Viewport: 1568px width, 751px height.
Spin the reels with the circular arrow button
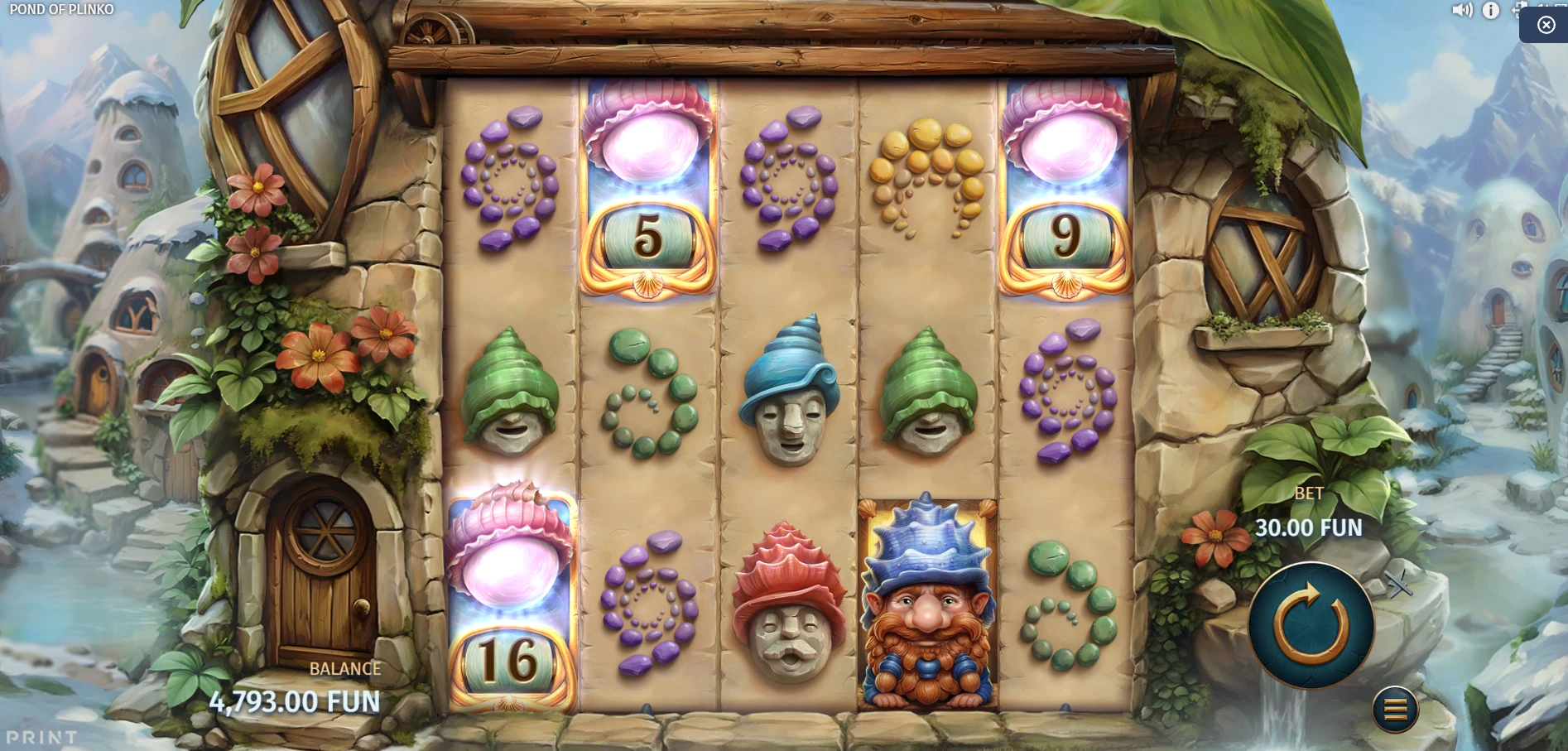click(1311, 625)
